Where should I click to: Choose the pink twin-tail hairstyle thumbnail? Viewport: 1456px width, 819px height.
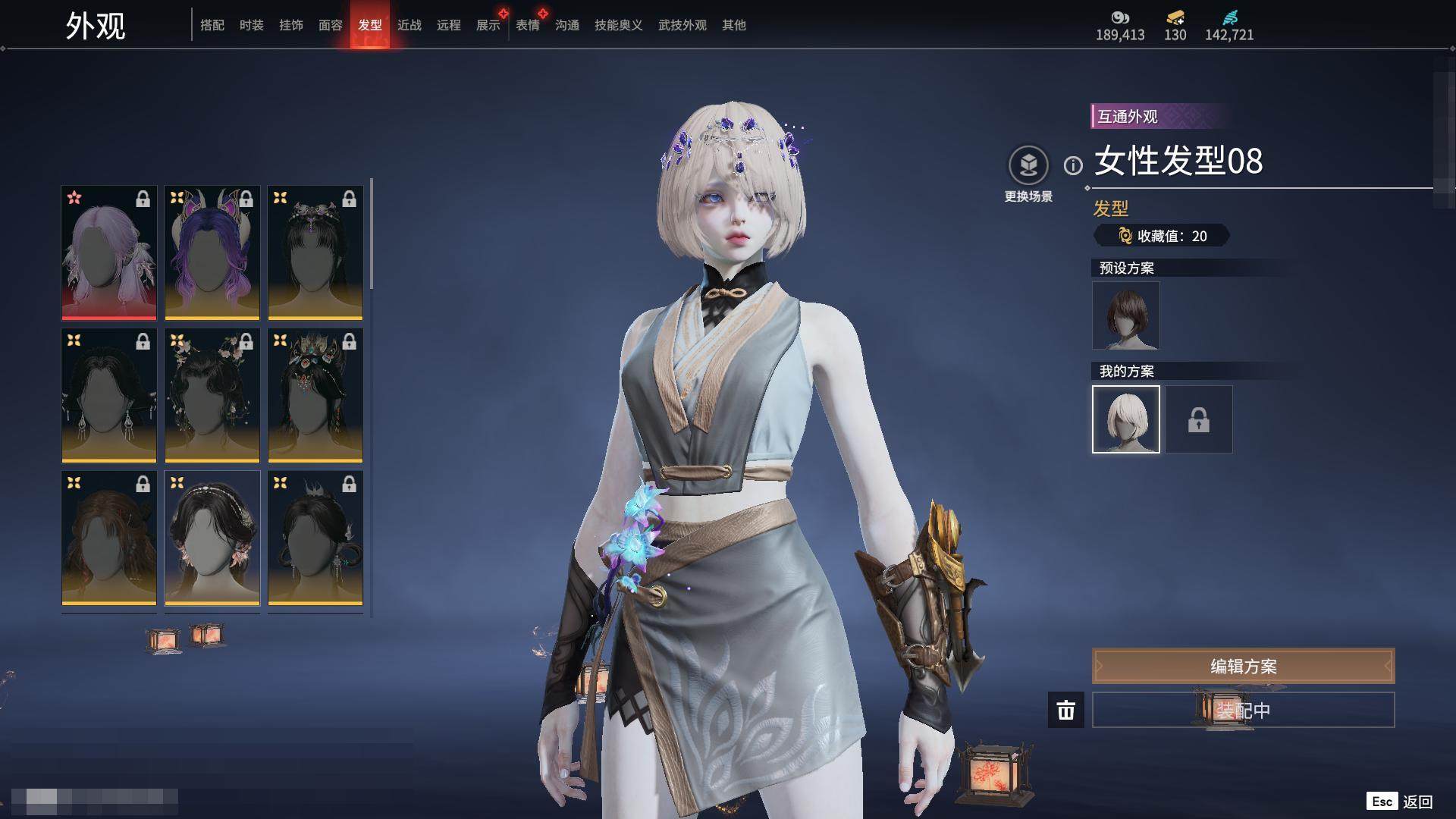pos(109,253)
